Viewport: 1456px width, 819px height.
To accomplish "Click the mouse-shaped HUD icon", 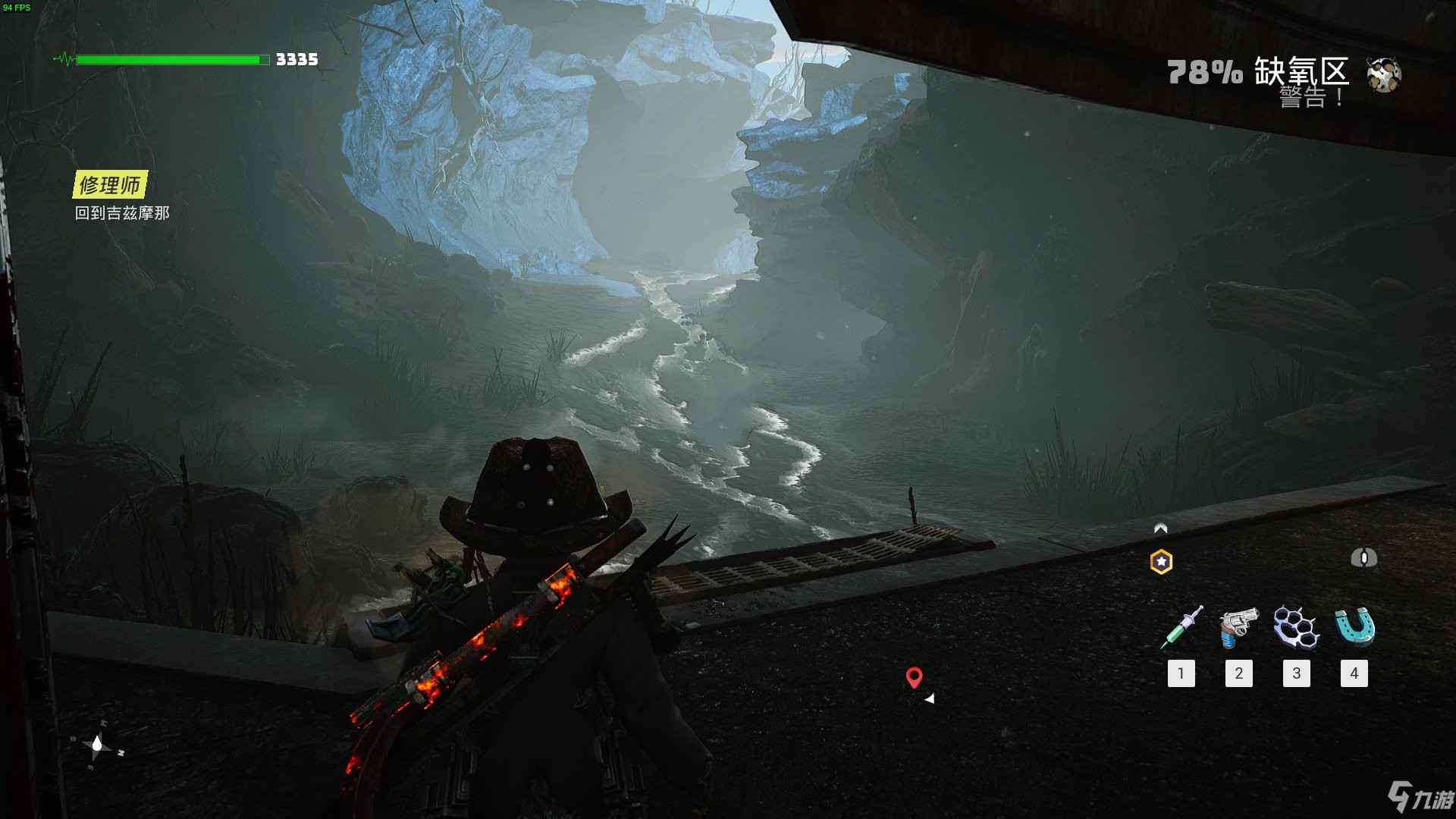I will [1363, 558].
